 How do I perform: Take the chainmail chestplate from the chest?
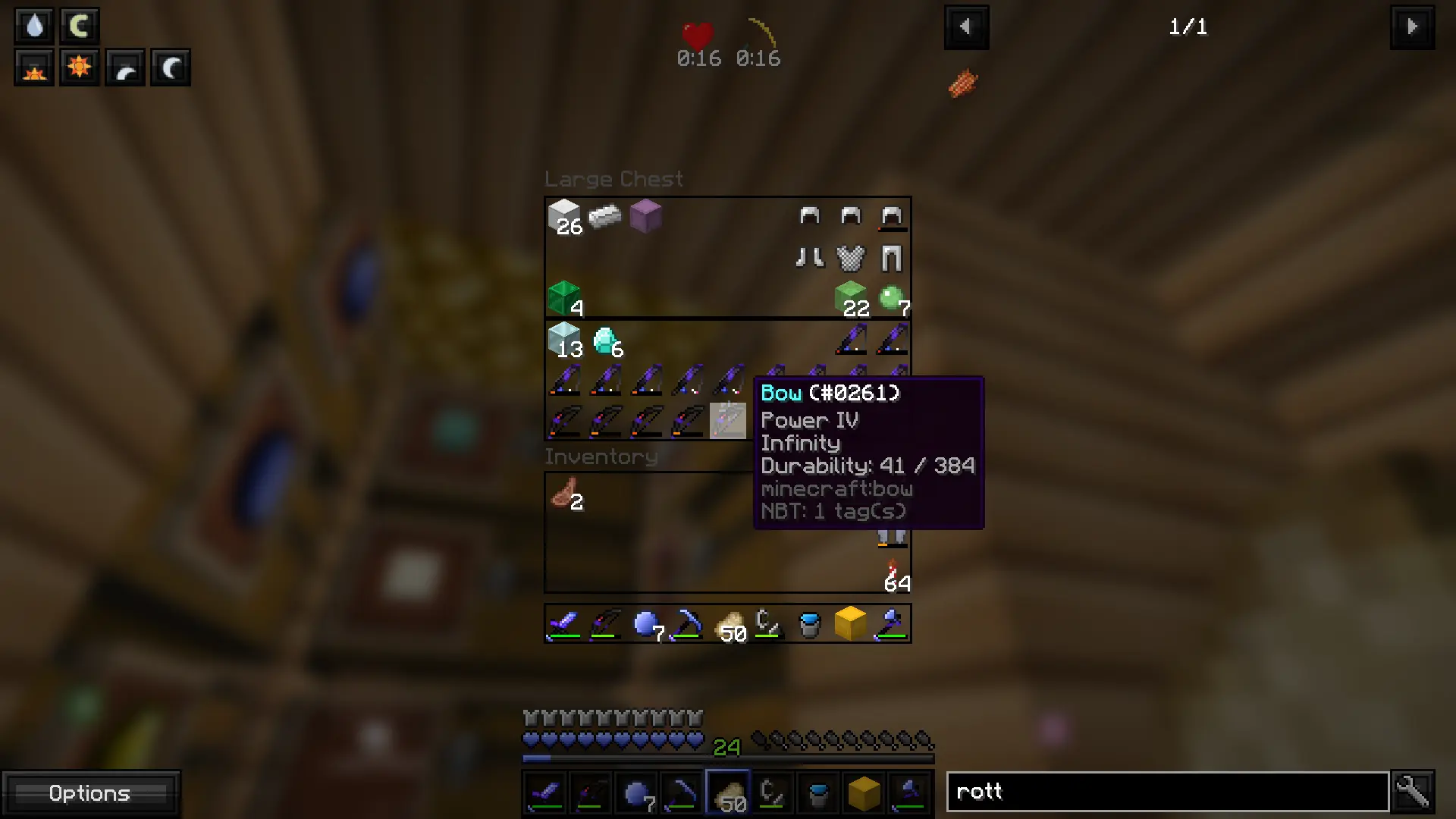(851, 258)
